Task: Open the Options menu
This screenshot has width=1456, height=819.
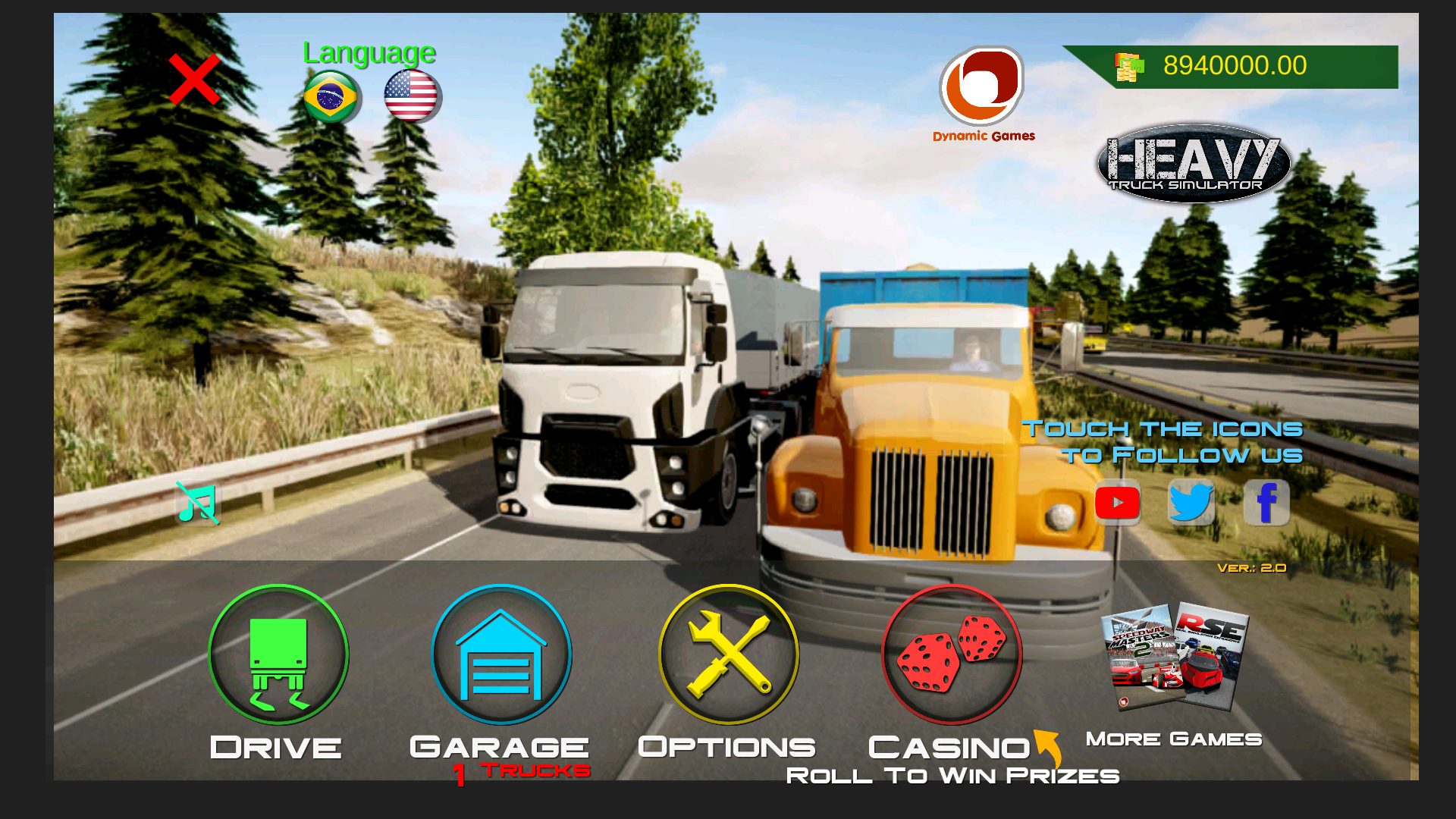Action: [x=728, y=654]
